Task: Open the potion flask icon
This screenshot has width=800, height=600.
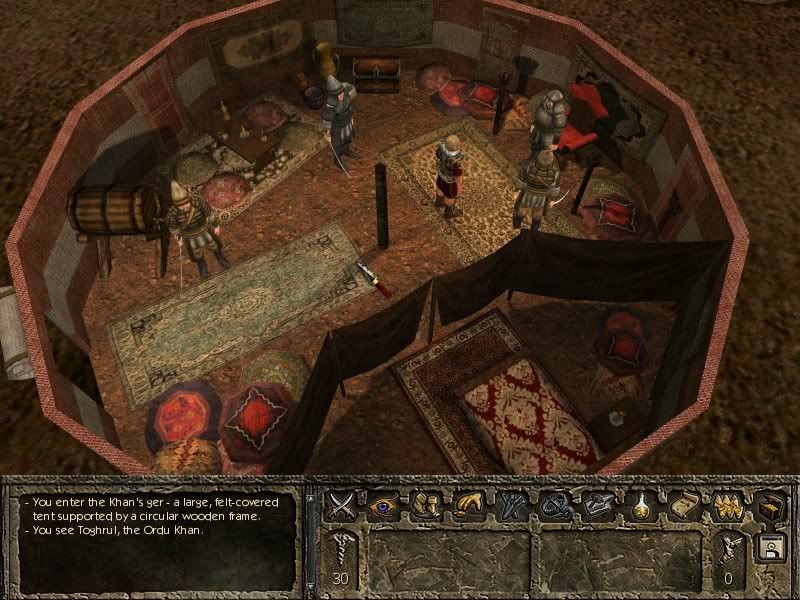Action: pos(641,503)
